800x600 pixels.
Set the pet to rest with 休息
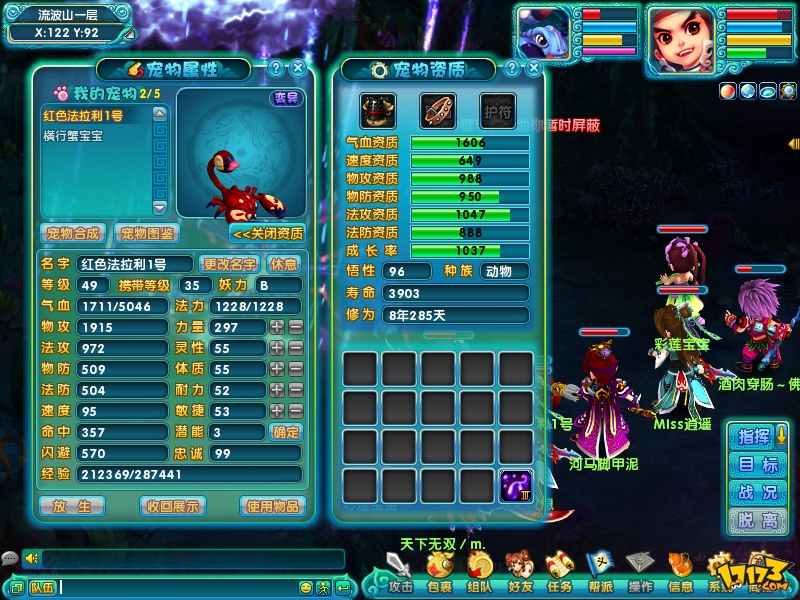pyautogui.click(x=284, y=264)
